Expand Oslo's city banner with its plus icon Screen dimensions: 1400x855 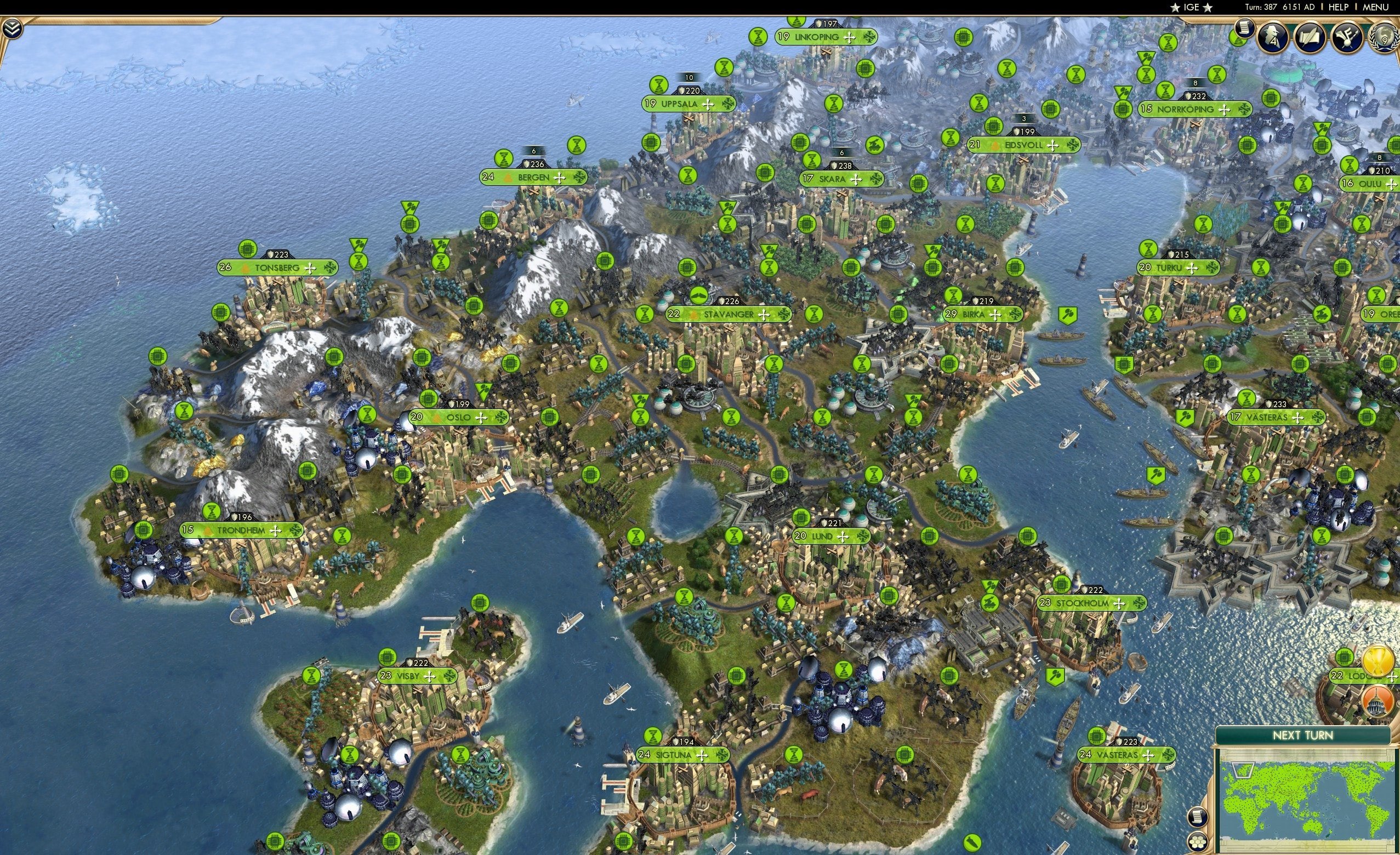[x=482, y=417]
